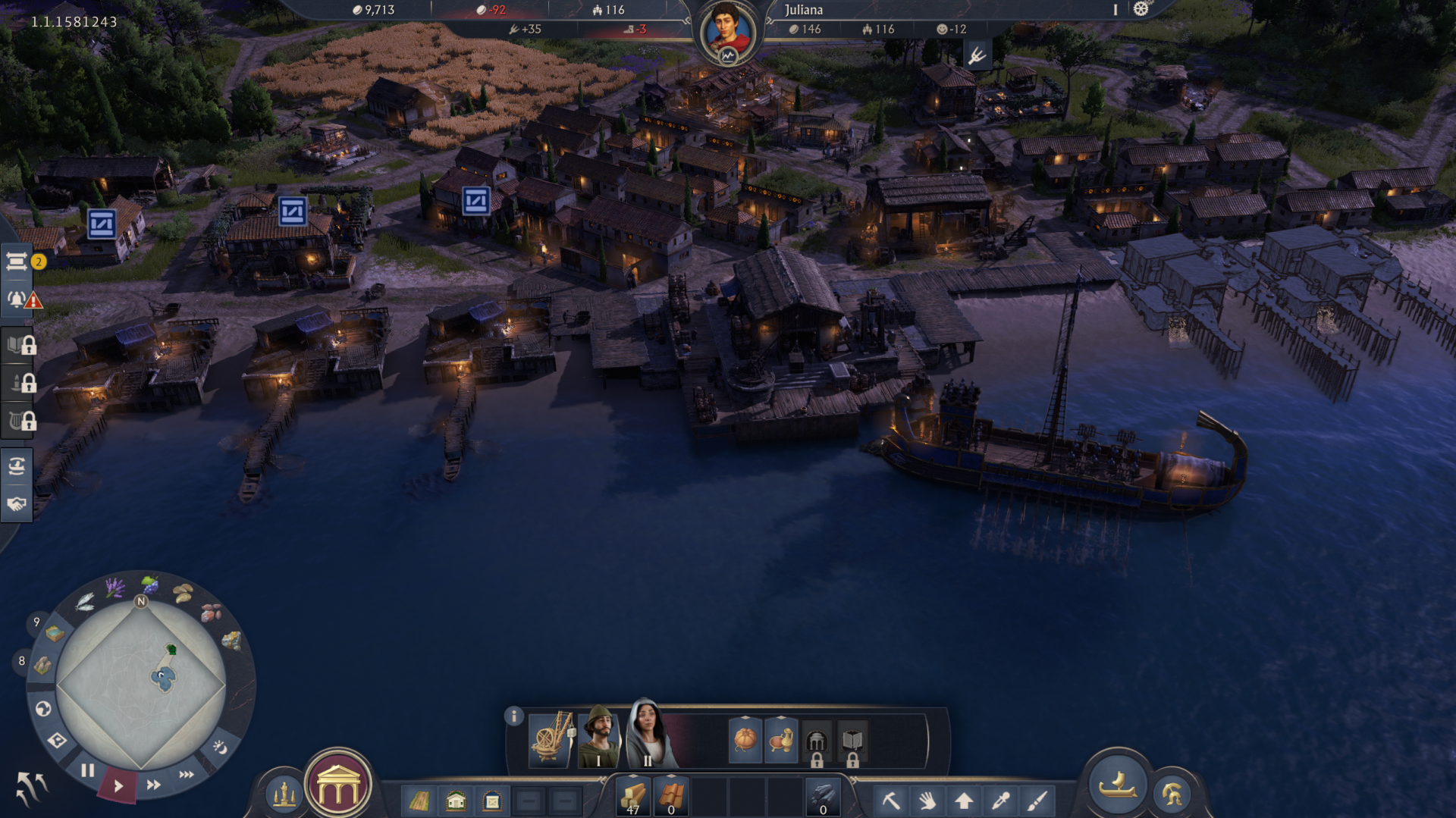Click the governor portrait medallion
The height and width of the screenshot is (818, 1456).
click(x=726, y=32)
